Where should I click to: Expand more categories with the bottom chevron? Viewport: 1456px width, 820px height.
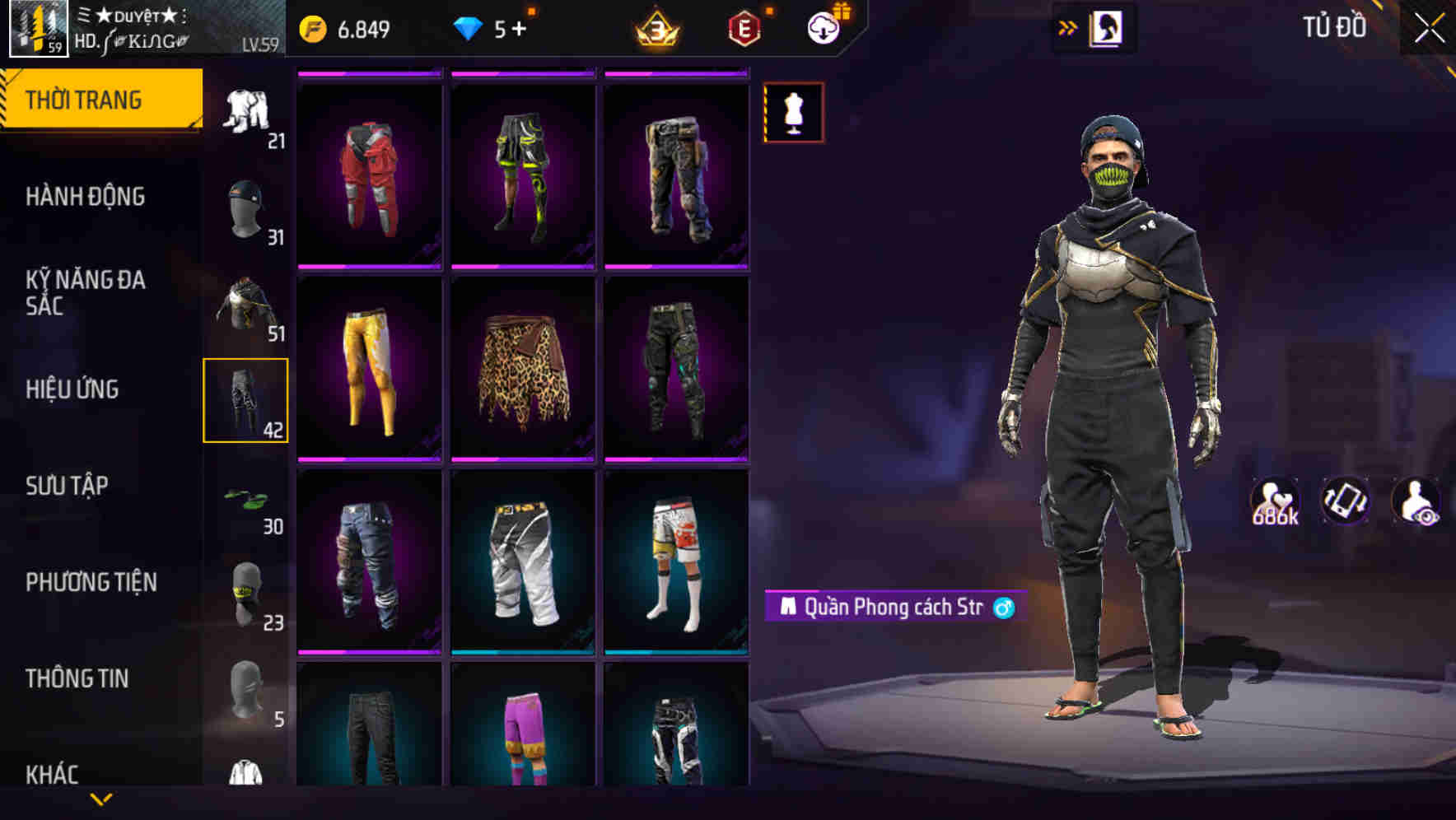pos(102,800)
